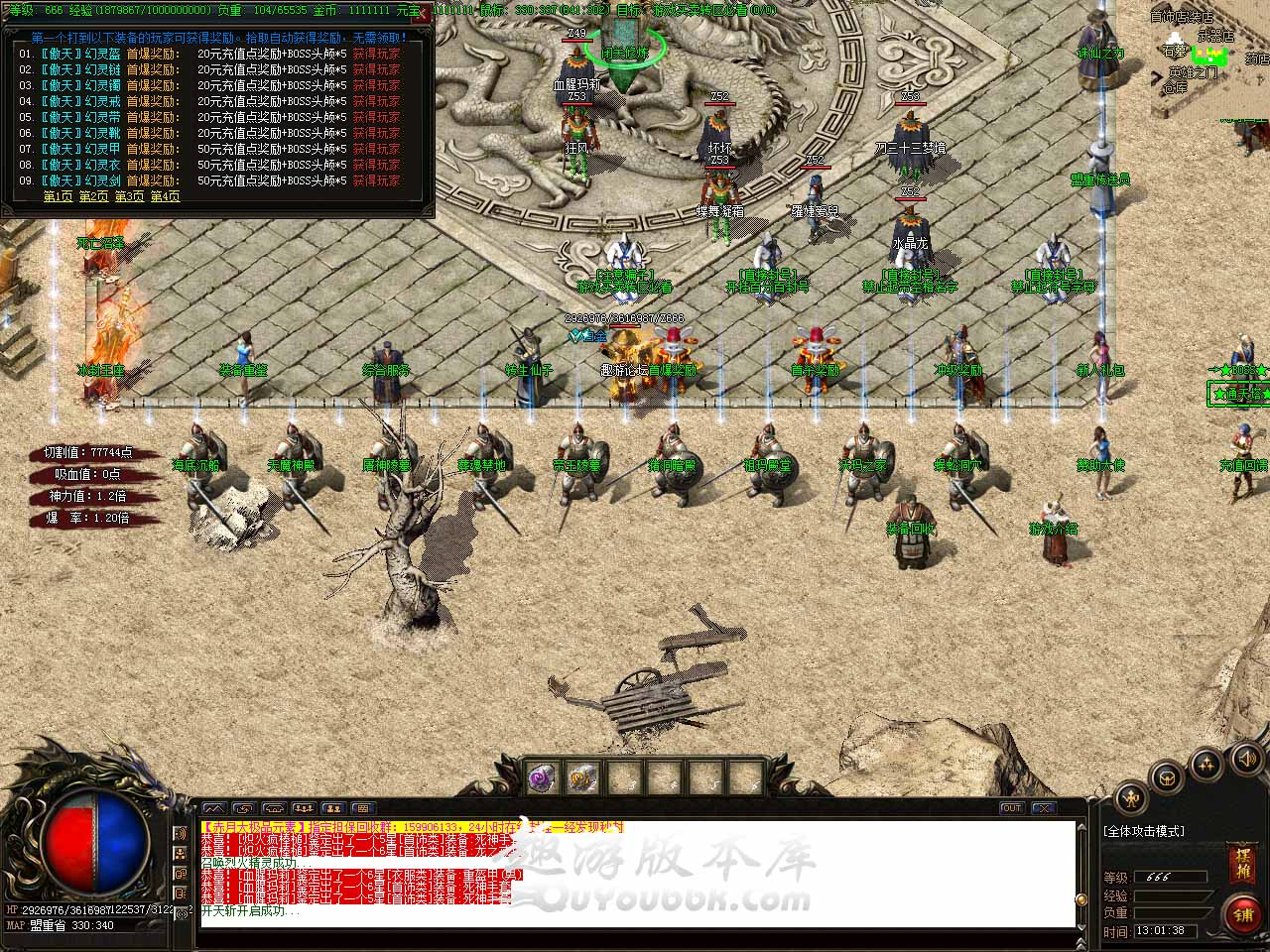
Task: Change the 全体攻击模式 attack mode
Action: point(1145,831)
